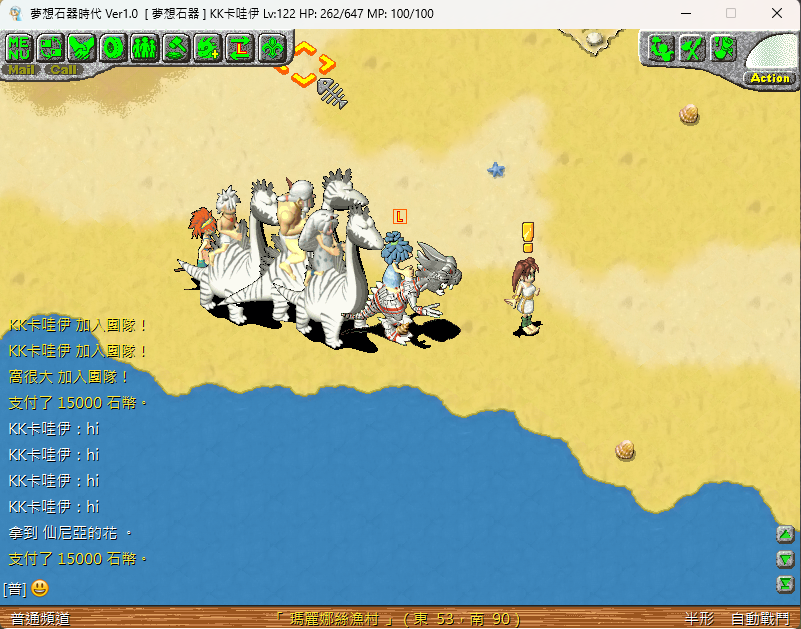This screenshot has width=801, height=629.
Task: Select the stone ring icon
Action: [113, 47]
